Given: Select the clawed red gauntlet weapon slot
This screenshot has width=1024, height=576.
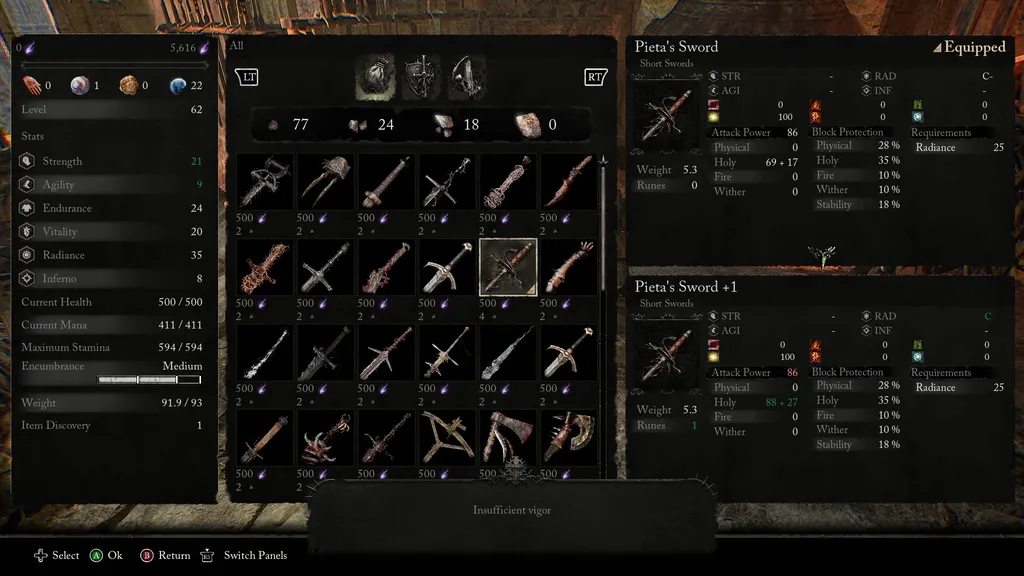Looking at the screenshot, I should pyautogui.click(x=326, y=438).
